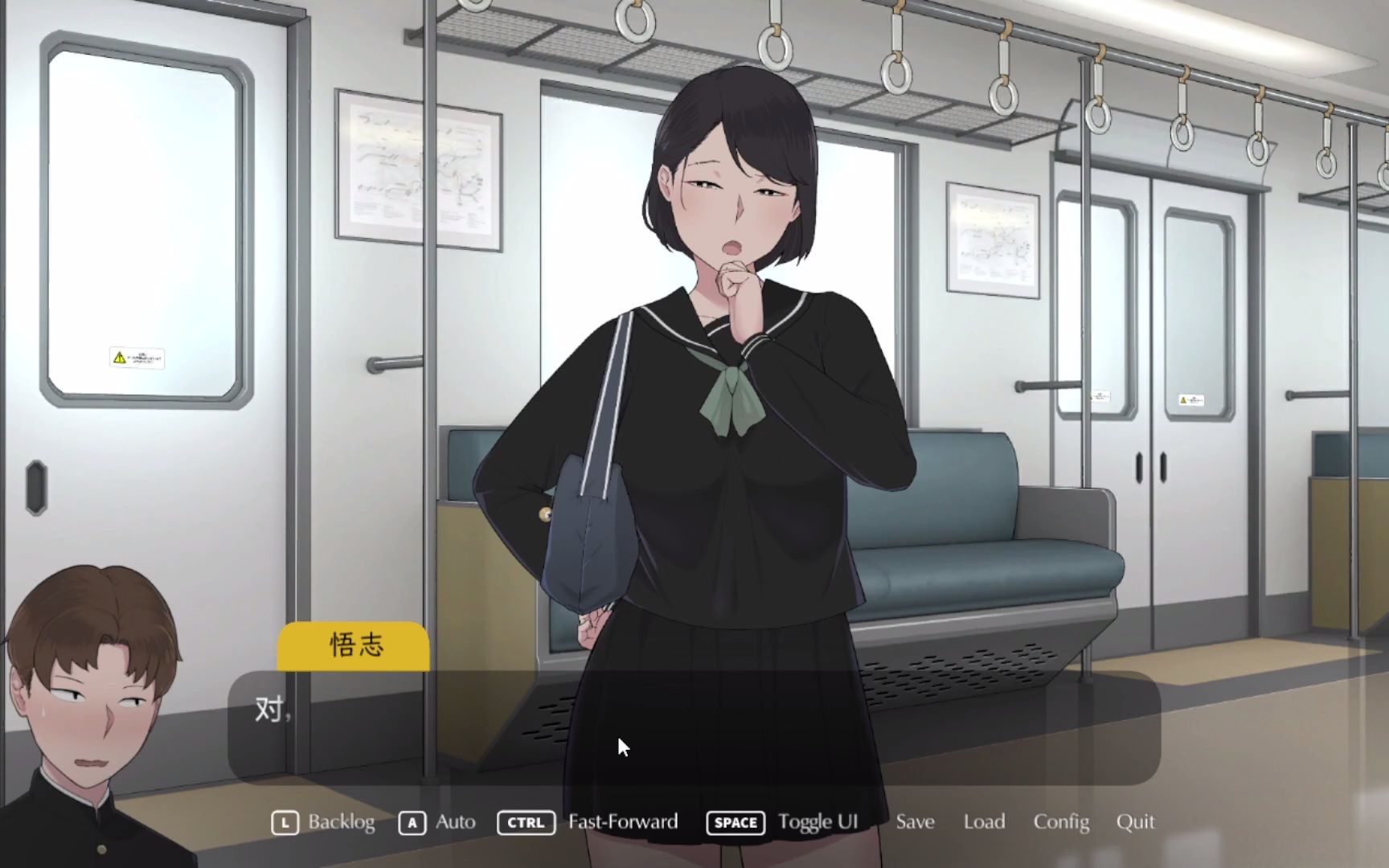Select Quit to exit the game

(1135, 822)
